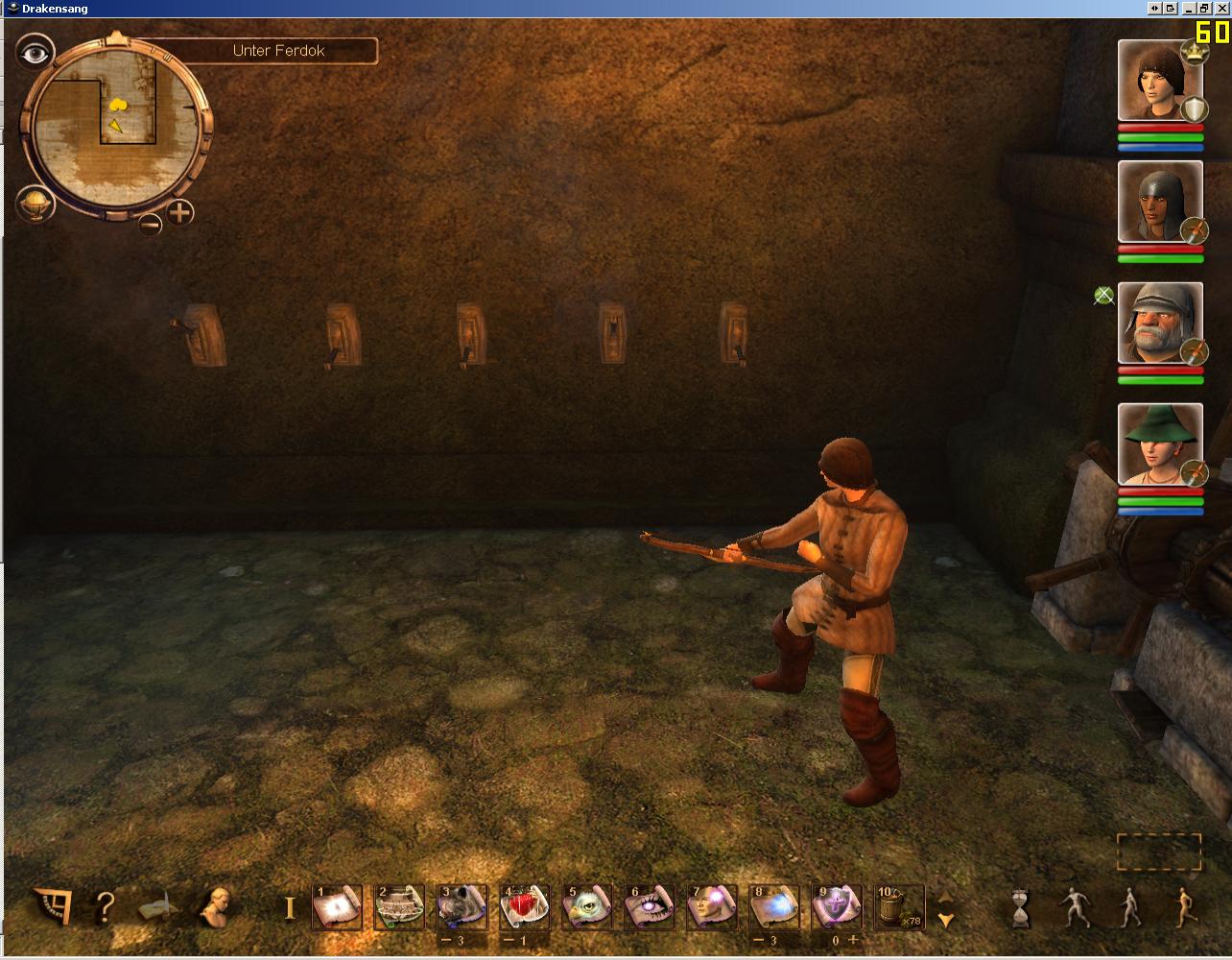Activate the eagle eye scroll in slot 5
The height and width of the screenshot is (960, 1232).
click(587, 906)
